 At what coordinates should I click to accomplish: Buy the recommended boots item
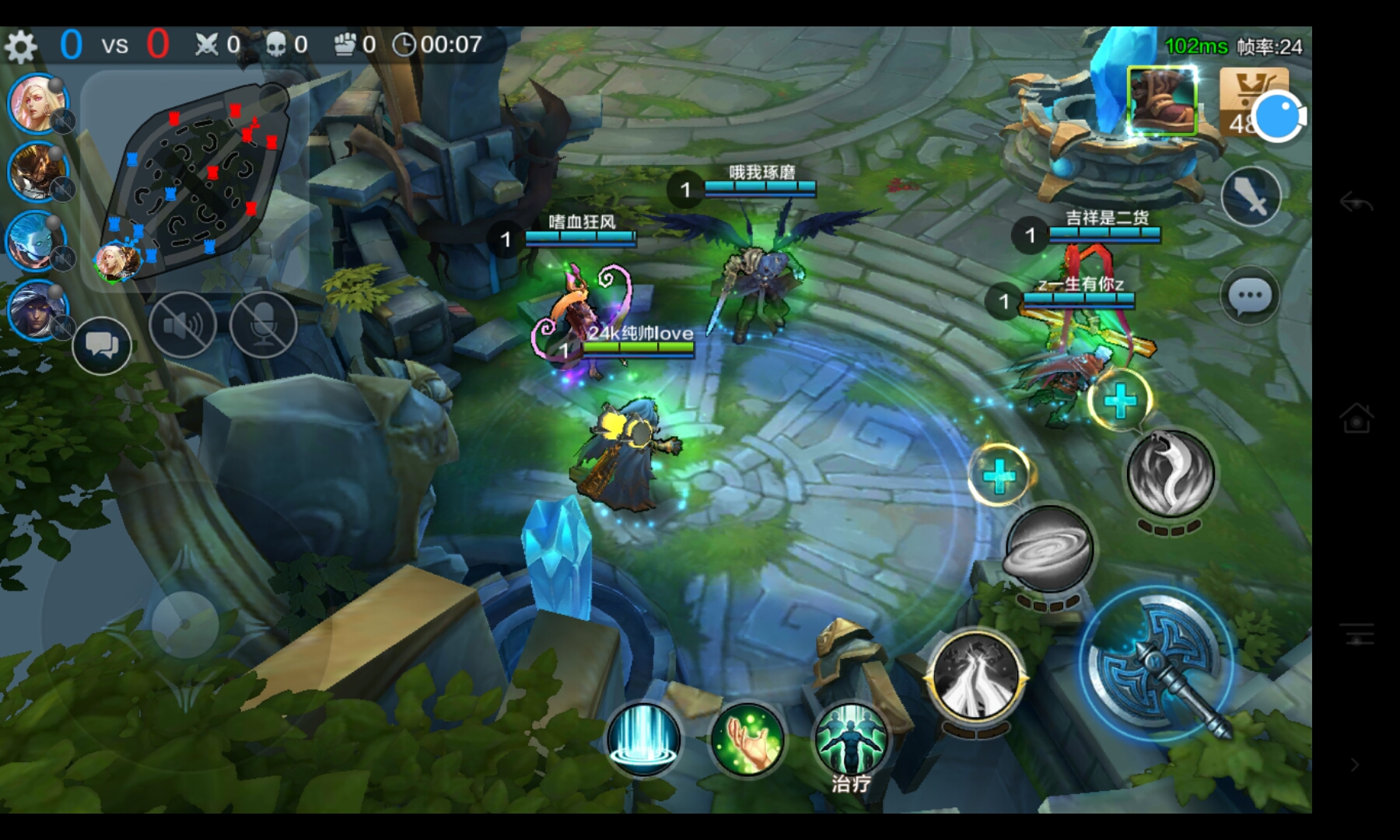1162,101
